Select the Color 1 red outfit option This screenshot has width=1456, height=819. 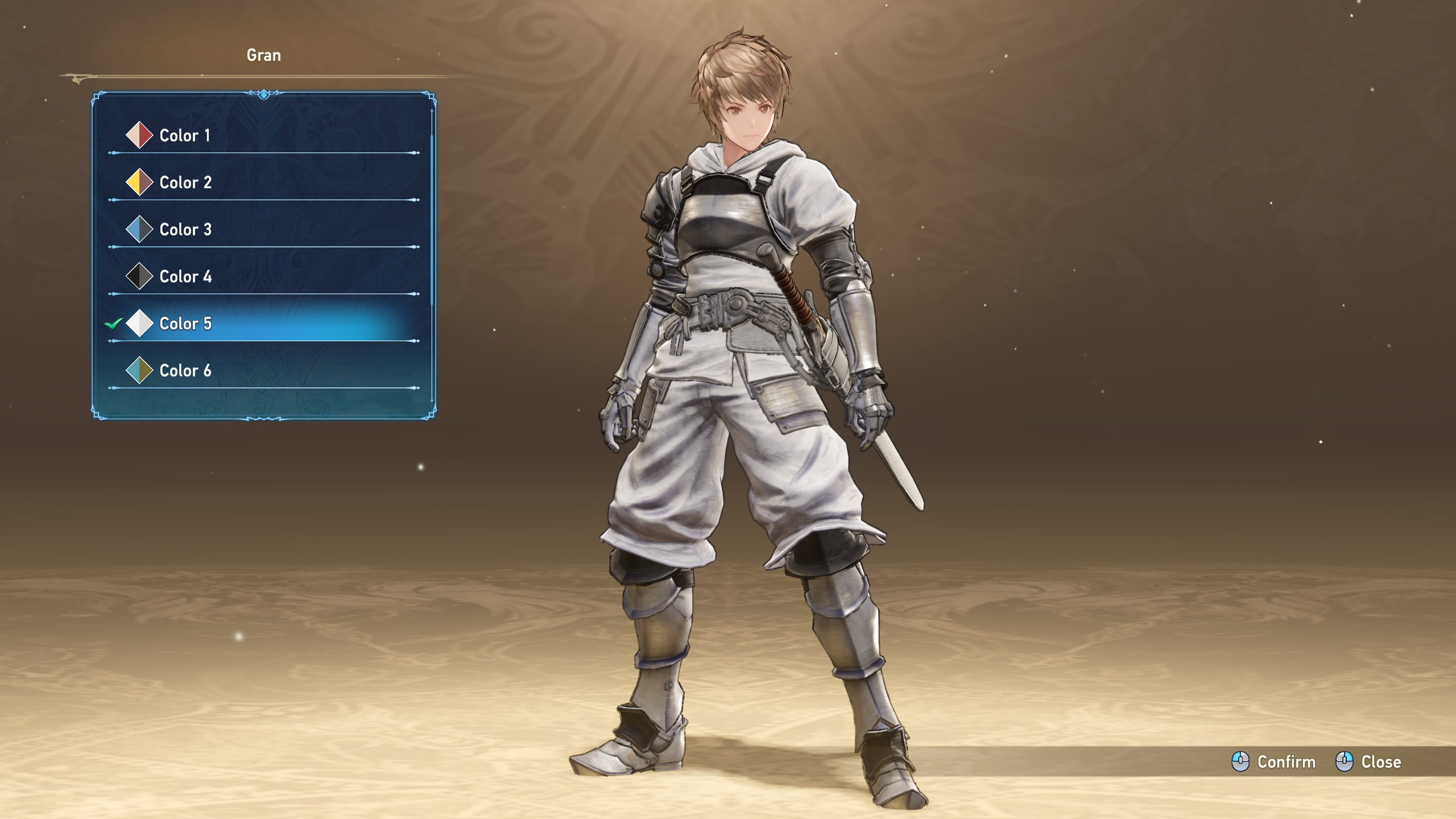(185, 135)
